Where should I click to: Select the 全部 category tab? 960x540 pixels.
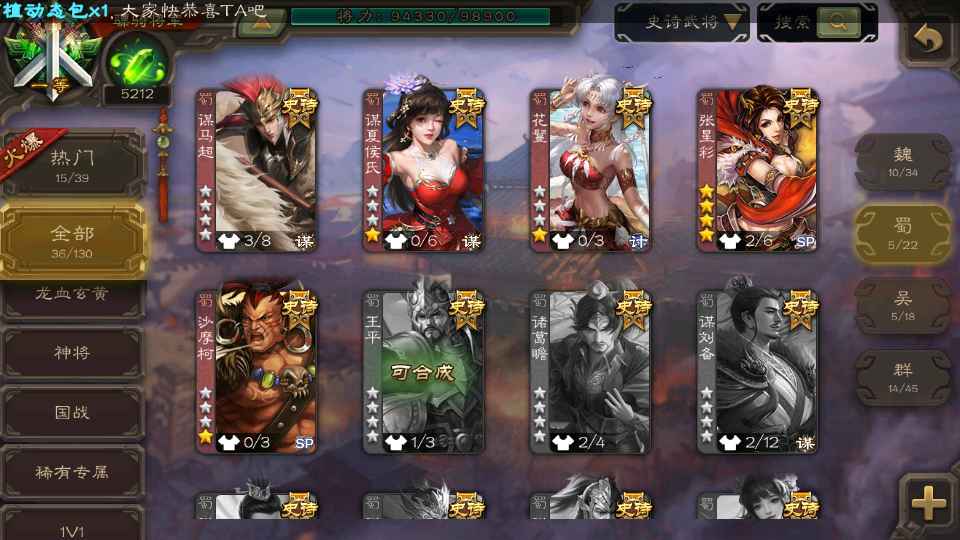[73, 240]
